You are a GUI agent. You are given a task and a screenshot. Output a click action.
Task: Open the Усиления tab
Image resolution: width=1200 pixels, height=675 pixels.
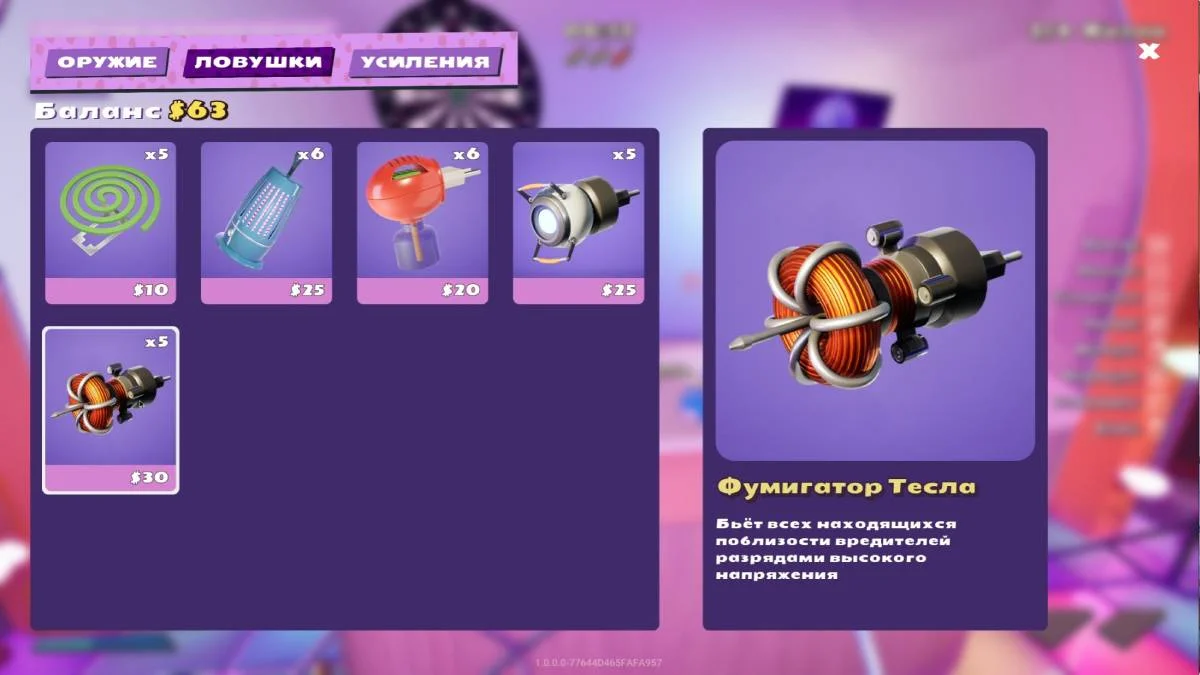point(425,62)
